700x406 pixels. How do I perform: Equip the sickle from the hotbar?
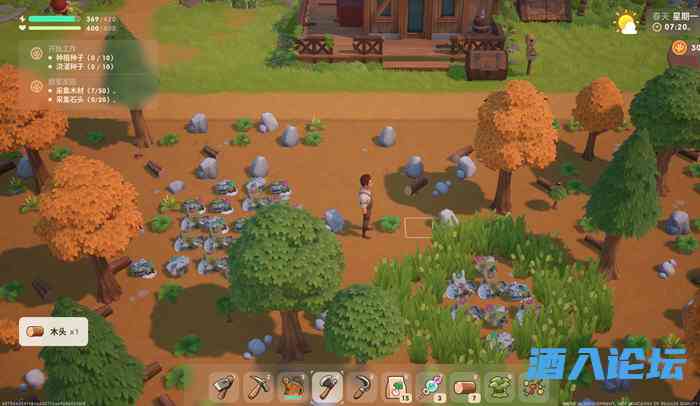coord(362,386)
